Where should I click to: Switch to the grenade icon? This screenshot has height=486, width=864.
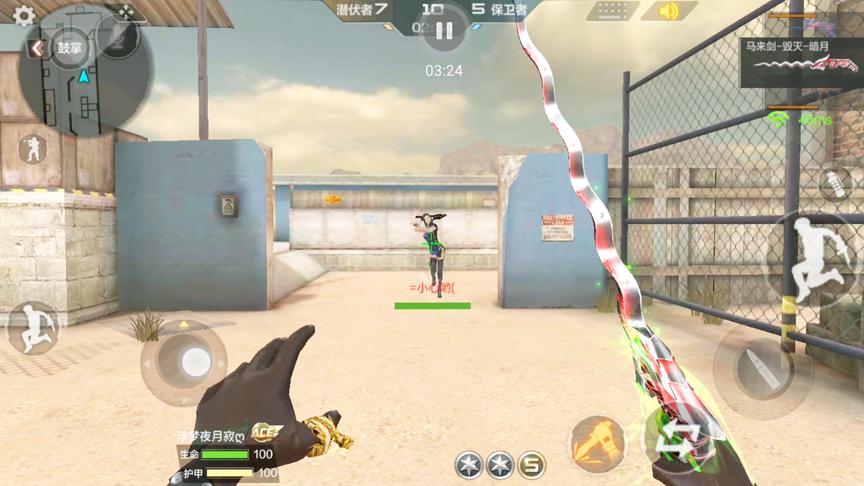click(834, 183)
